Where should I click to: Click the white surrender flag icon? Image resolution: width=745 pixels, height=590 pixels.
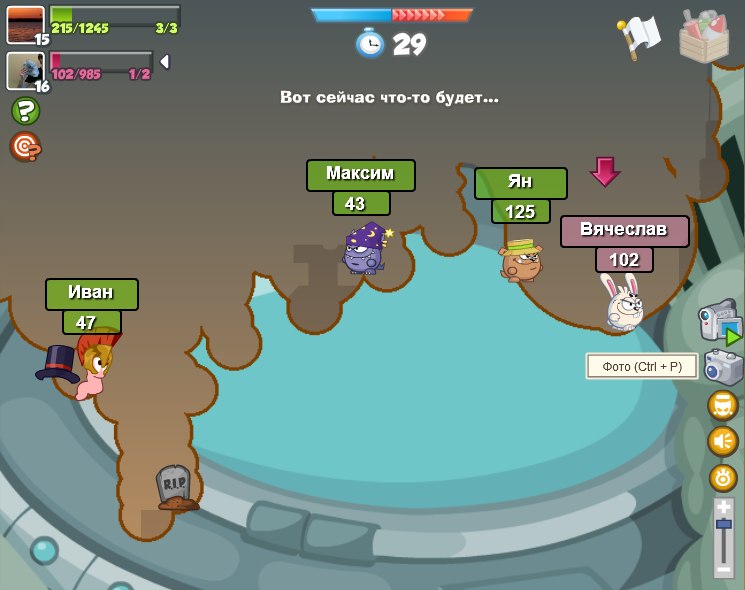[x=638, y=37]
